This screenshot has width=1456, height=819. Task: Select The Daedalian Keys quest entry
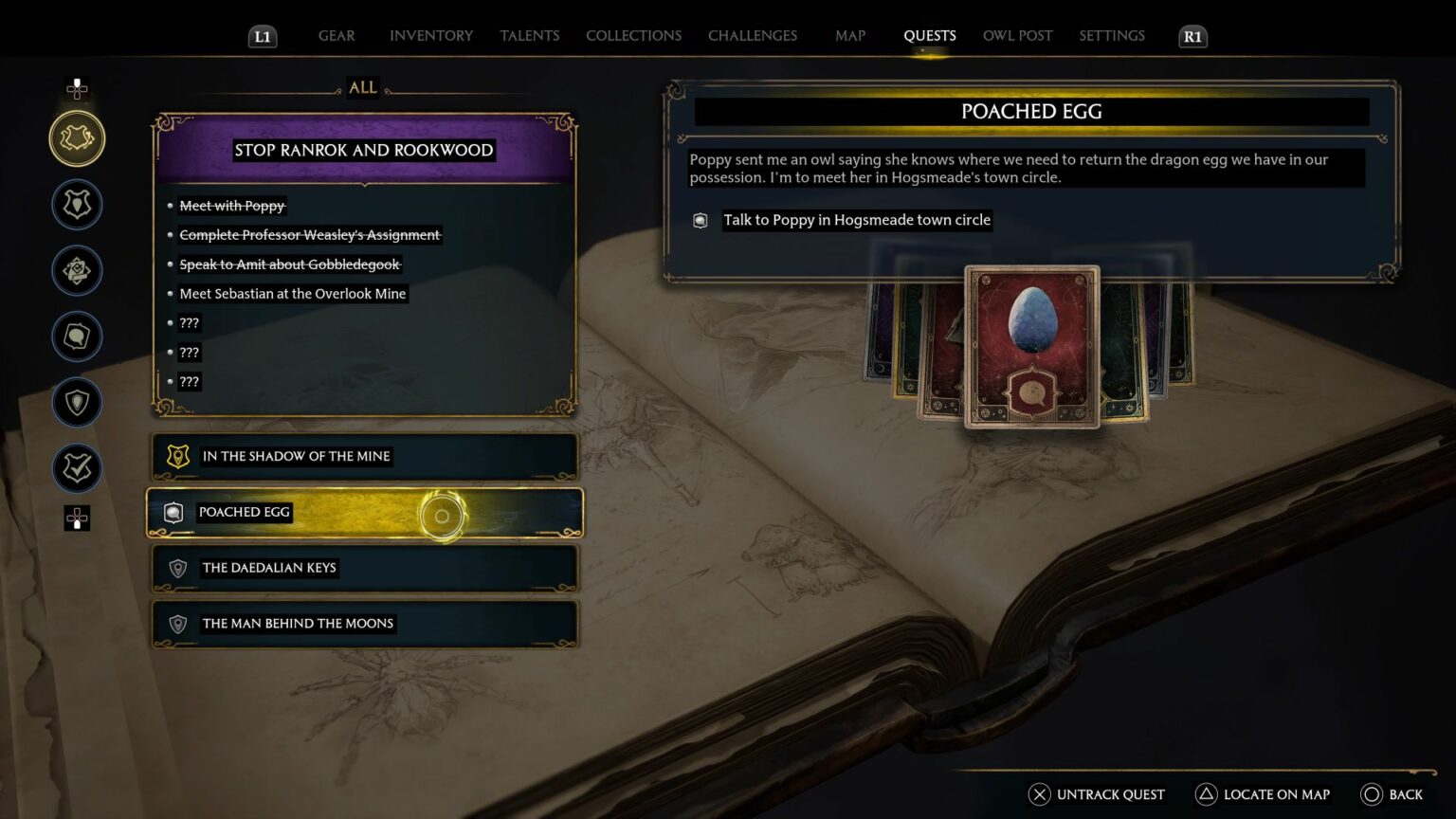coord(364,568)
